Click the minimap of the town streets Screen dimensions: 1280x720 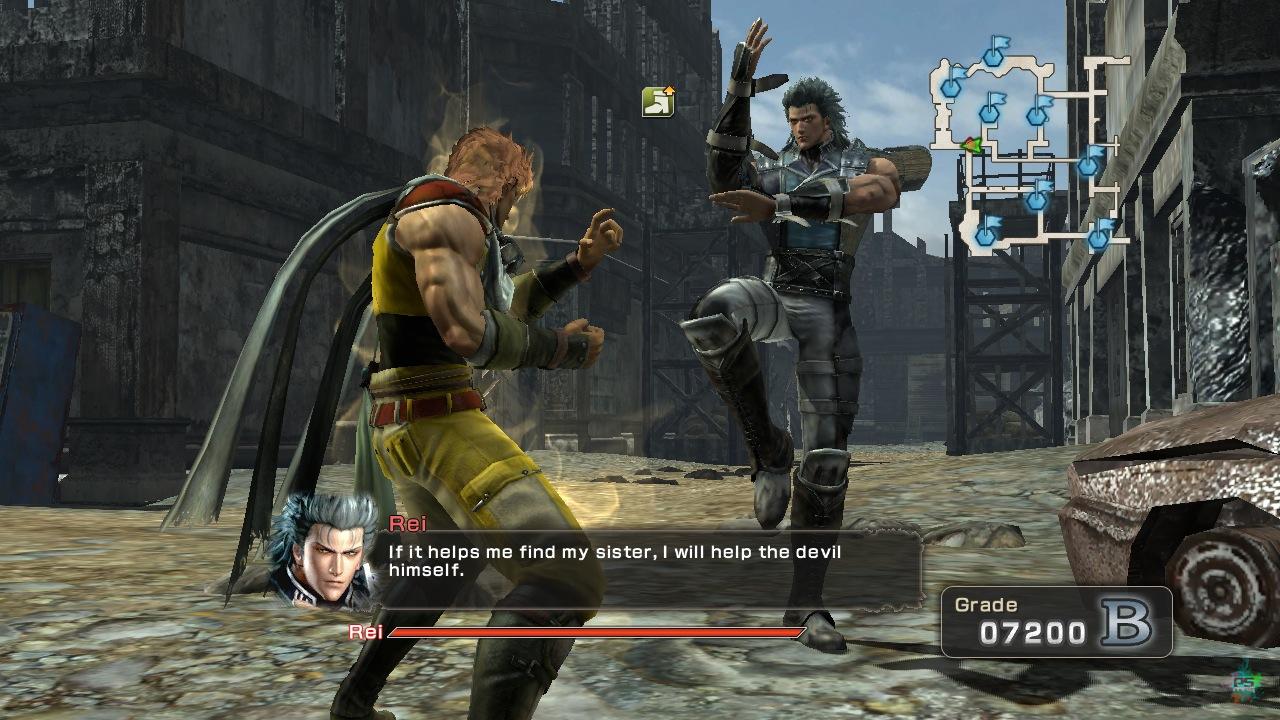(1030, 150)
